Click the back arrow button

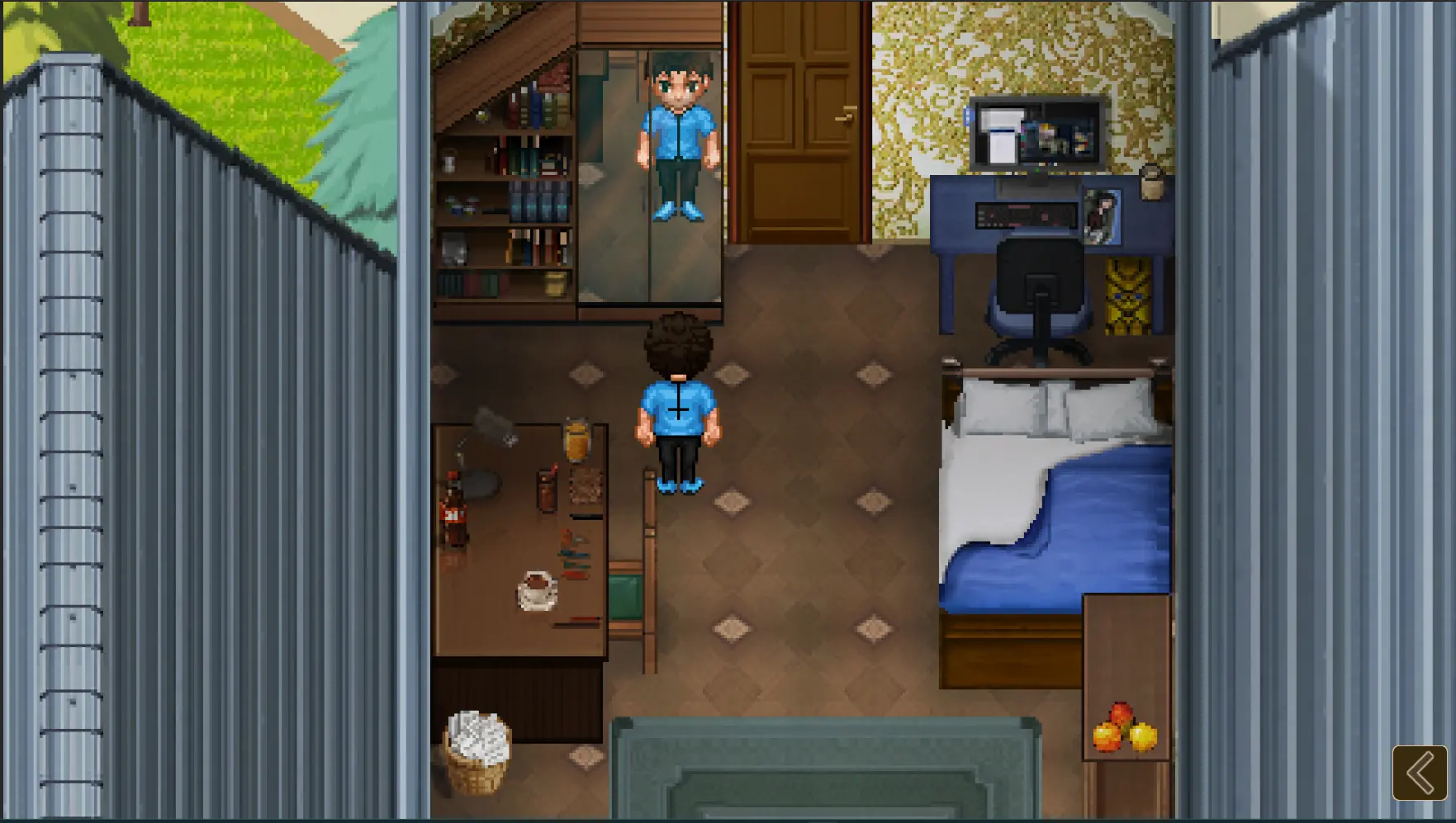[1420, 773]
